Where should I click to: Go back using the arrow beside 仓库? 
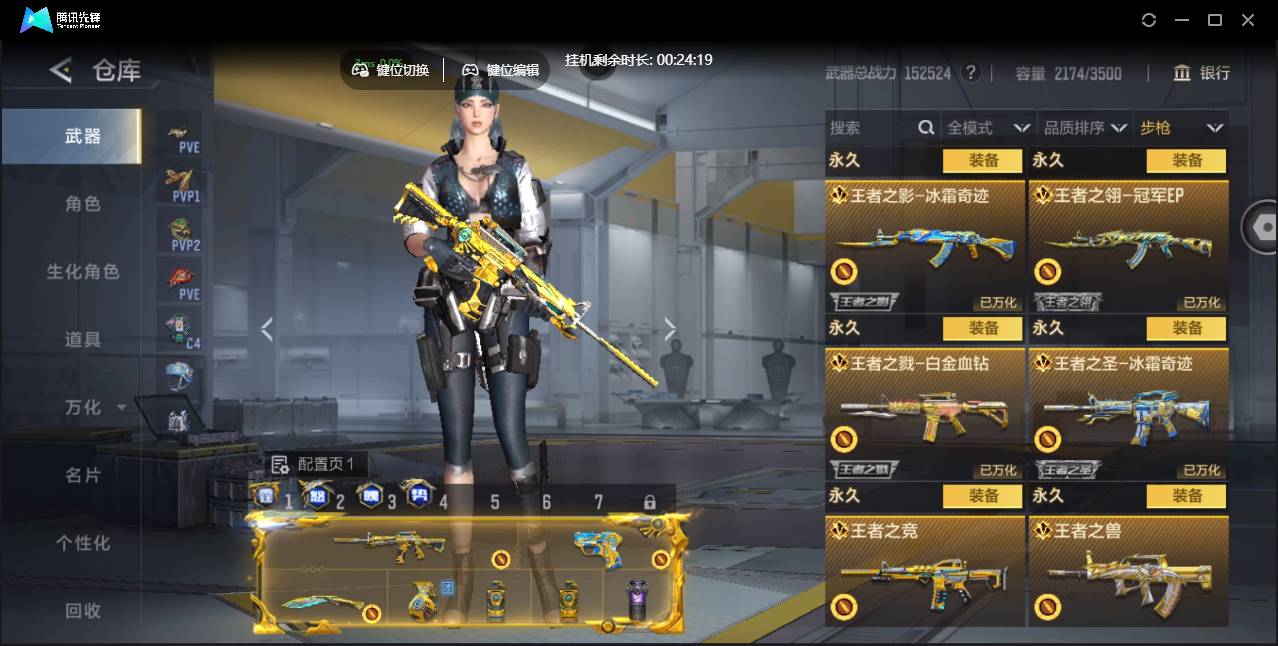point(61,70)
